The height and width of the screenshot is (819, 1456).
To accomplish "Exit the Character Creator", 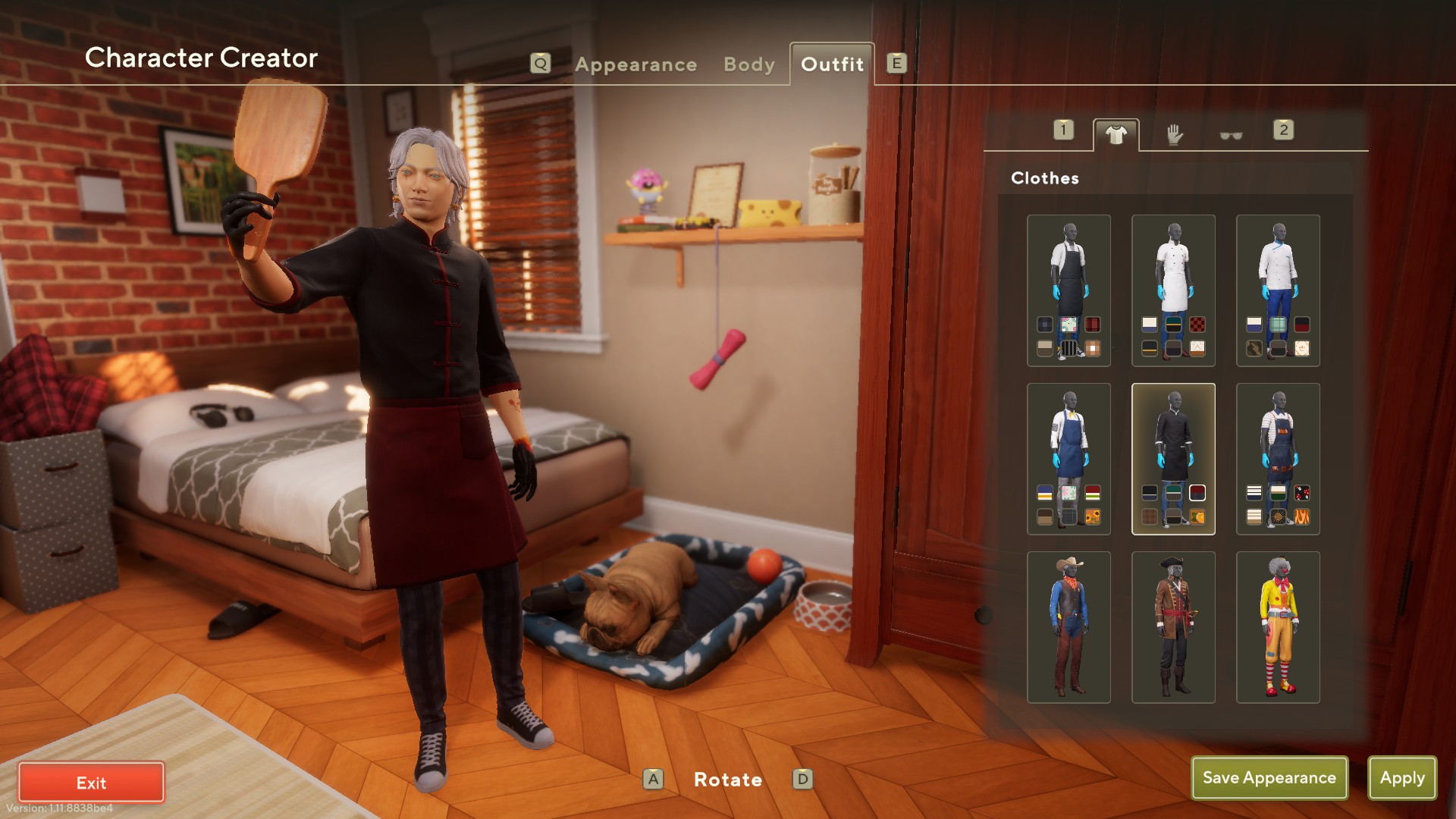I will [x=91, y=782].
